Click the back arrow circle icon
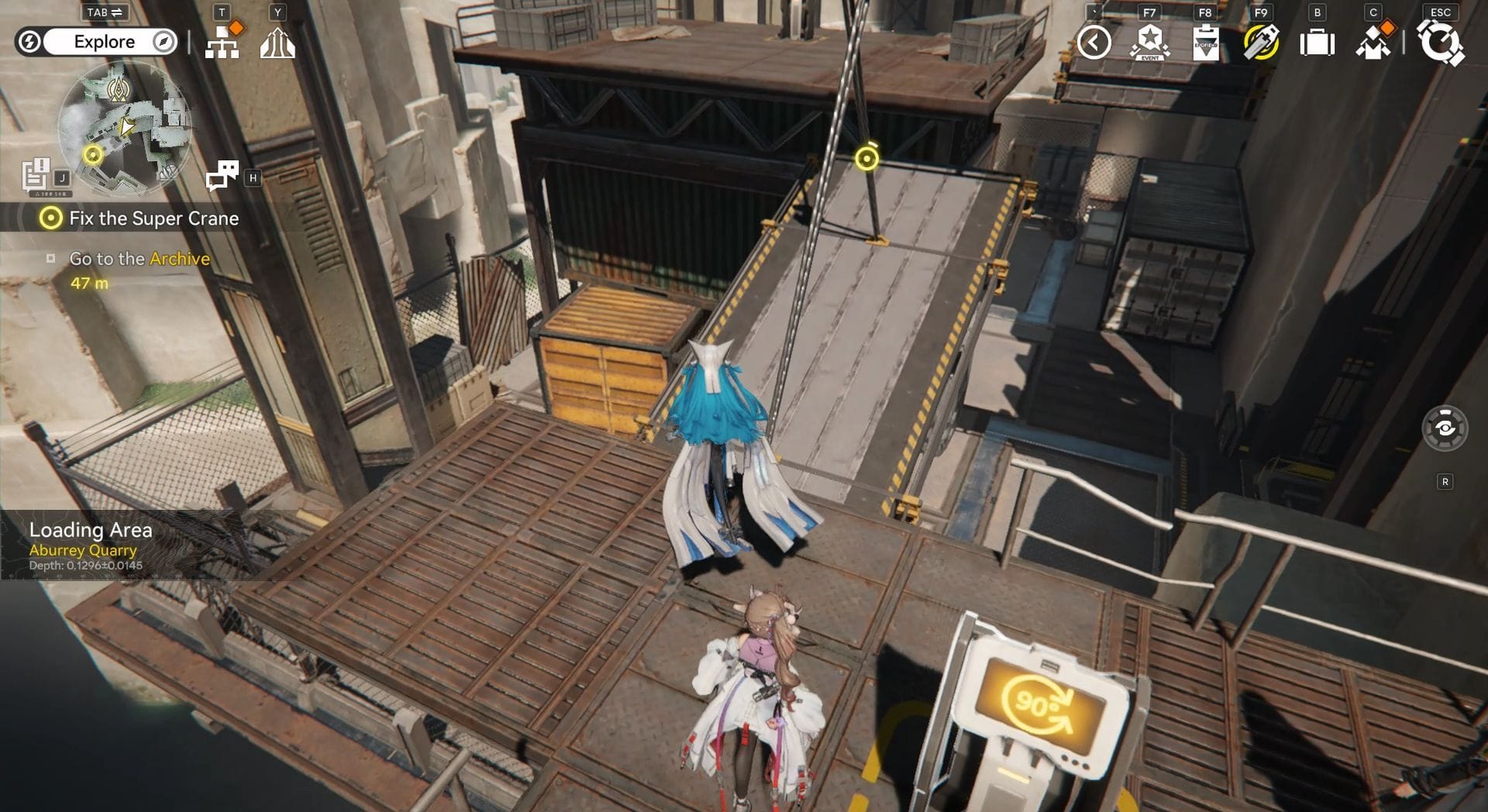Viewport: 1488px width, 812px height. tap(1094, 43)
